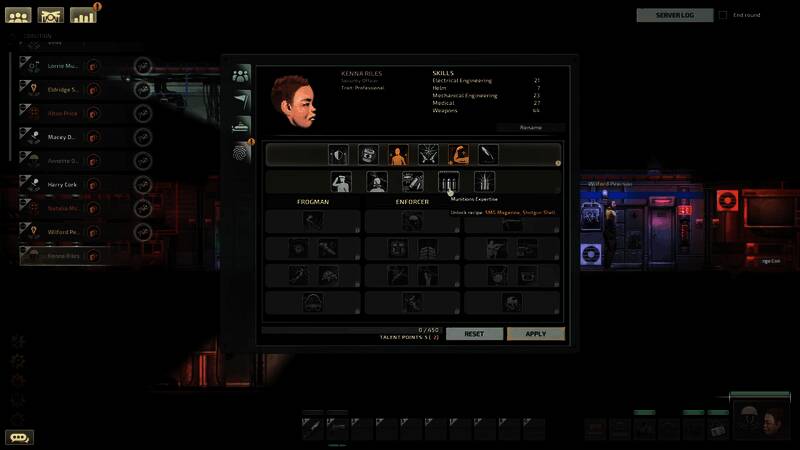Open the three-people crew icon at top left

[19, 15]
